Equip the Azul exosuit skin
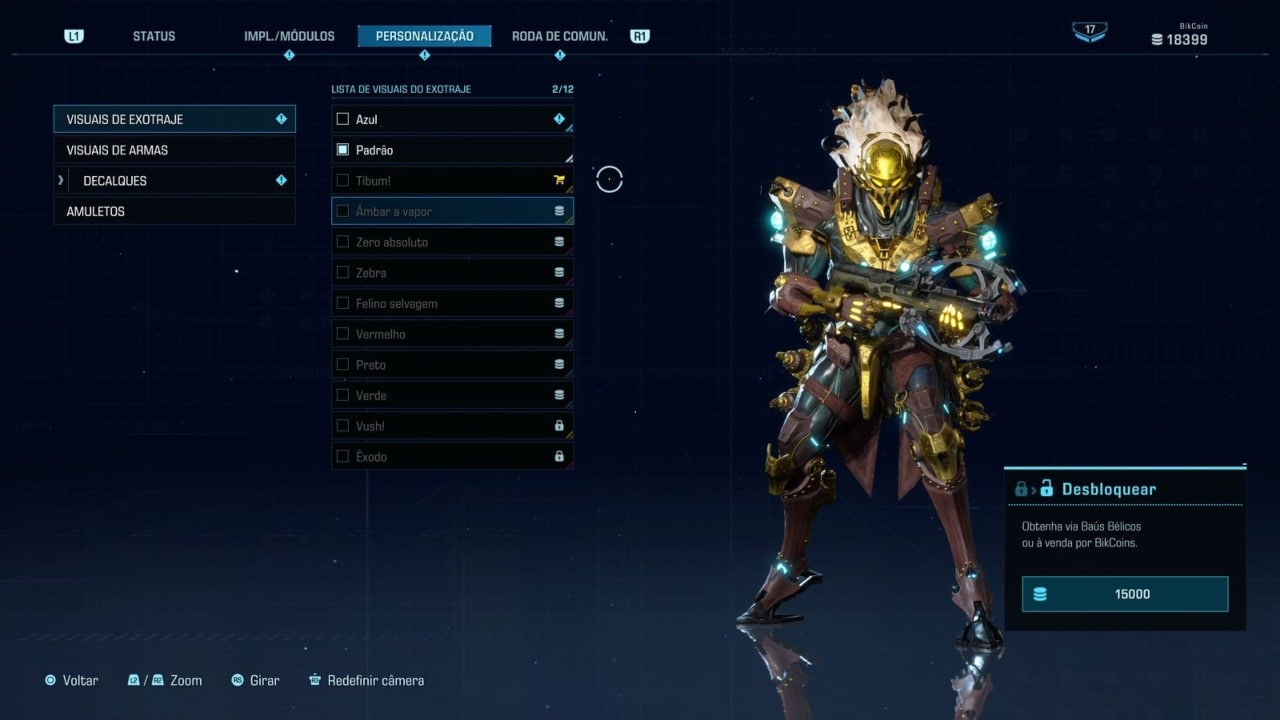 pos(452,119)
